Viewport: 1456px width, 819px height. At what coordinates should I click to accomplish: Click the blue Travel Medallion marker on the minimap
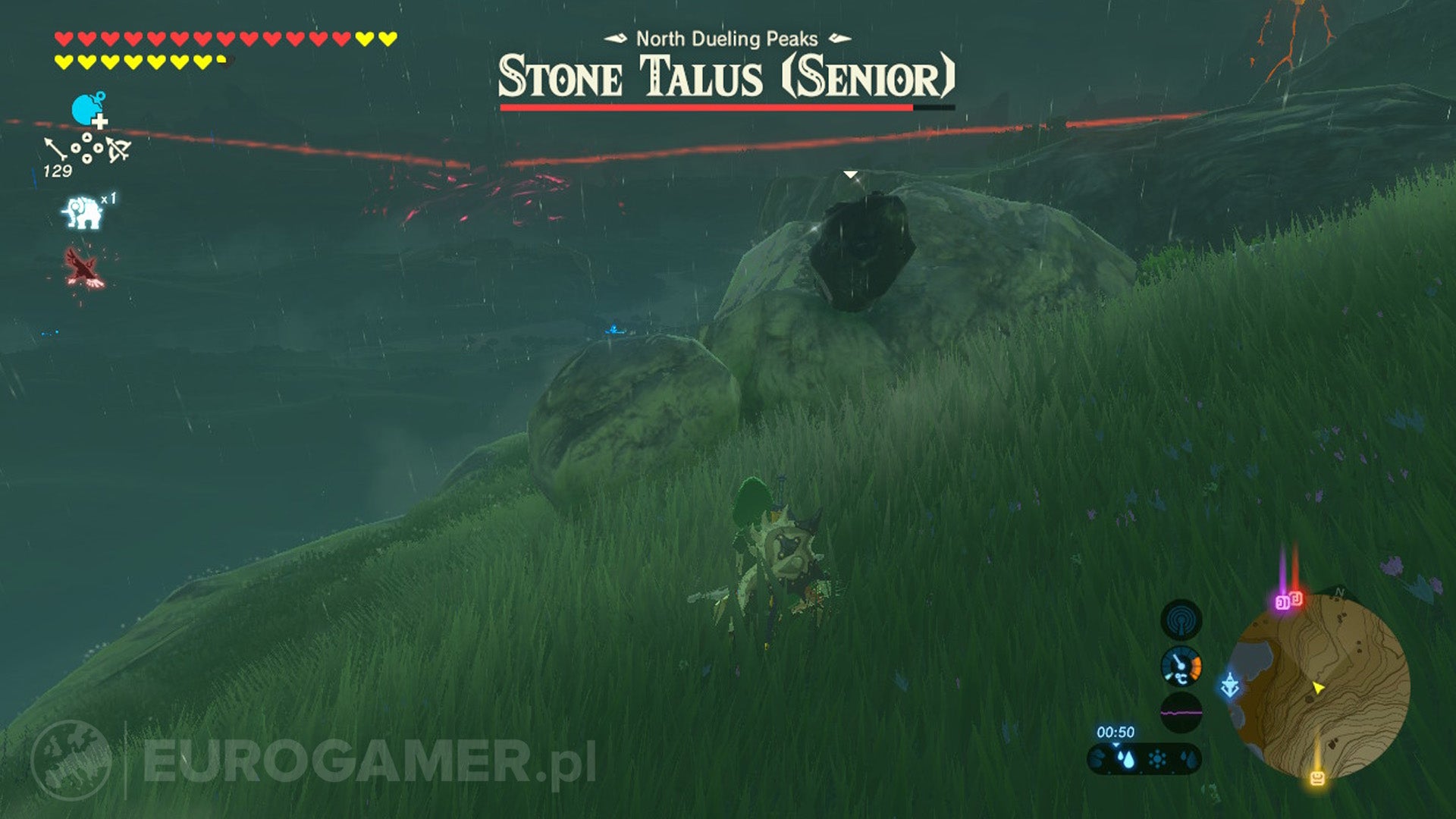point(1229,686)
